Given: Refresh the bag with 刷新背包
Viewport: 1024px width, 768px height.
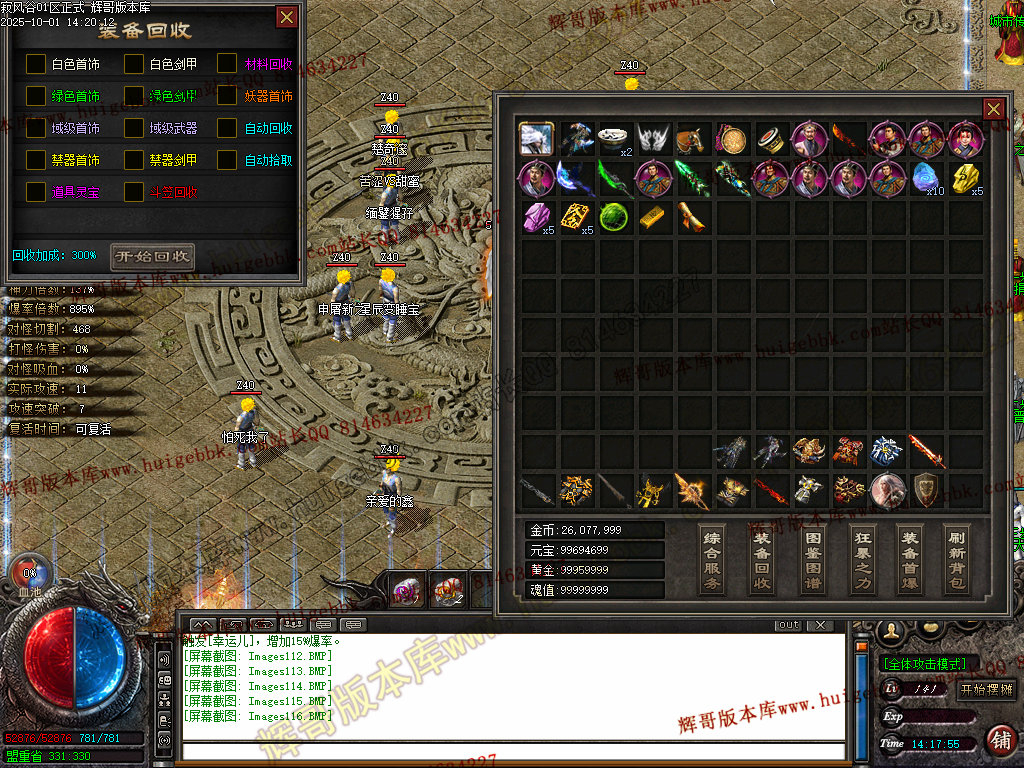Looking at the screenshot, I should pos(957,559).
